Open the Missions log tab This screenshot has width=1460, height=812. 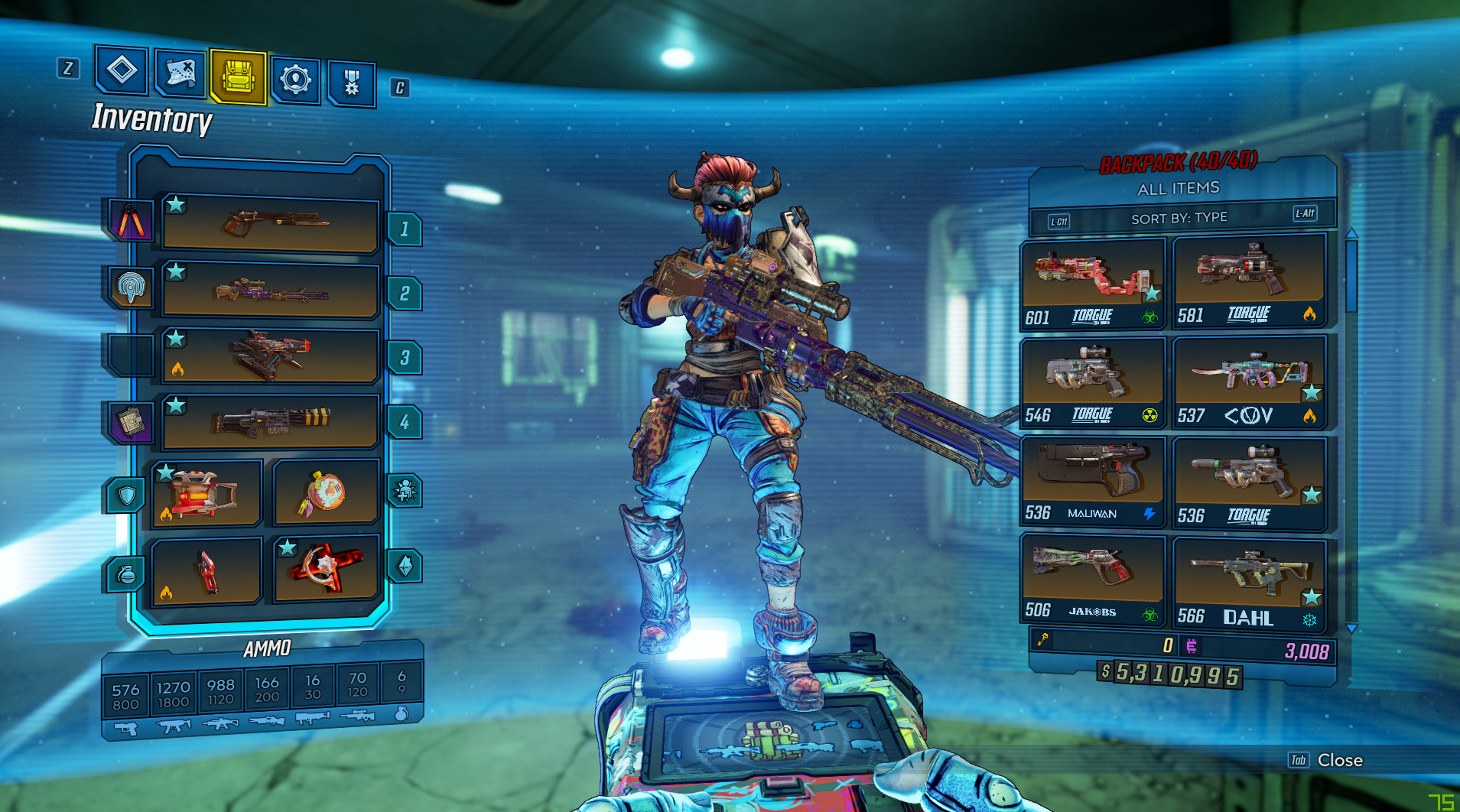tap(122, 70)
